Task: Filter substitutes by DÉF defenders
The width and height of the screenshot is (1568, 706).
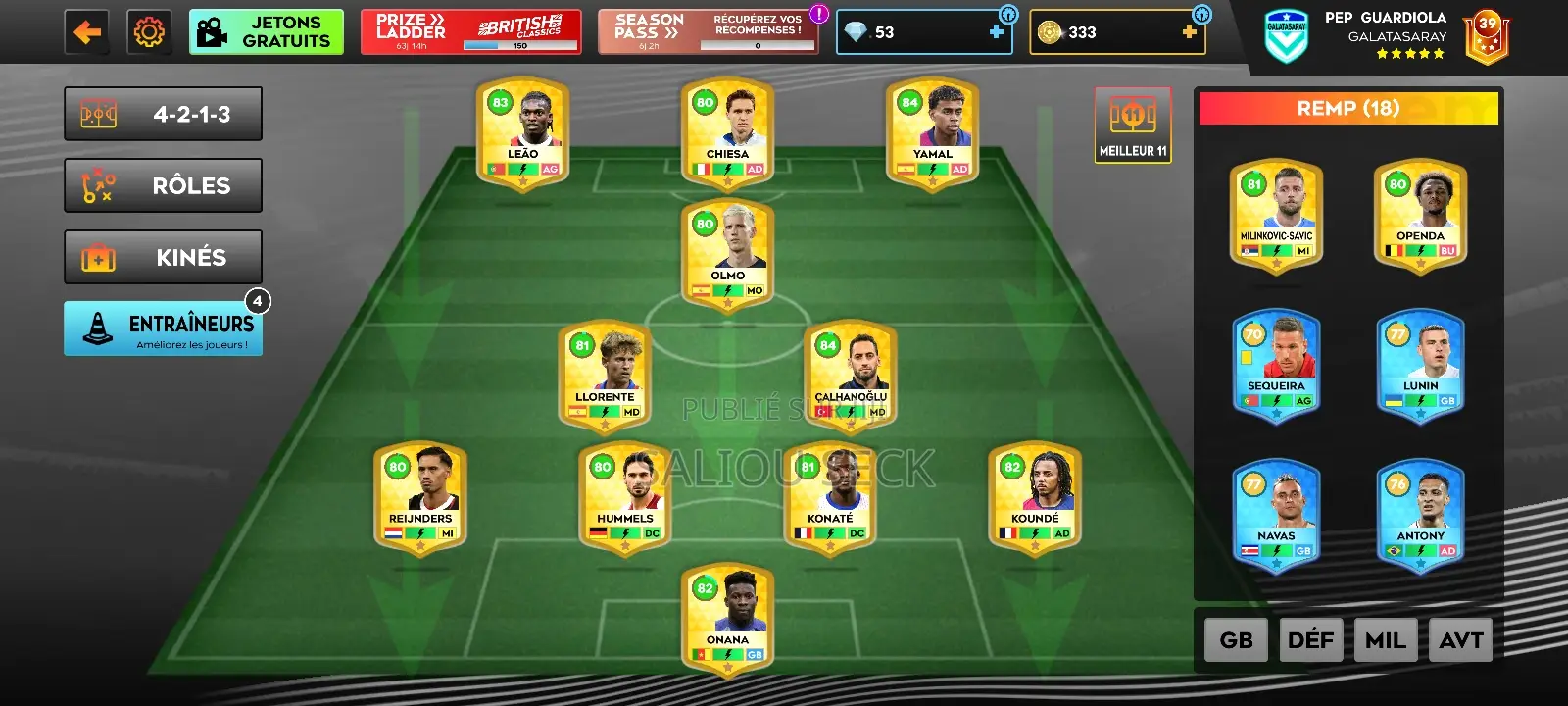Action: [1310, 640]
